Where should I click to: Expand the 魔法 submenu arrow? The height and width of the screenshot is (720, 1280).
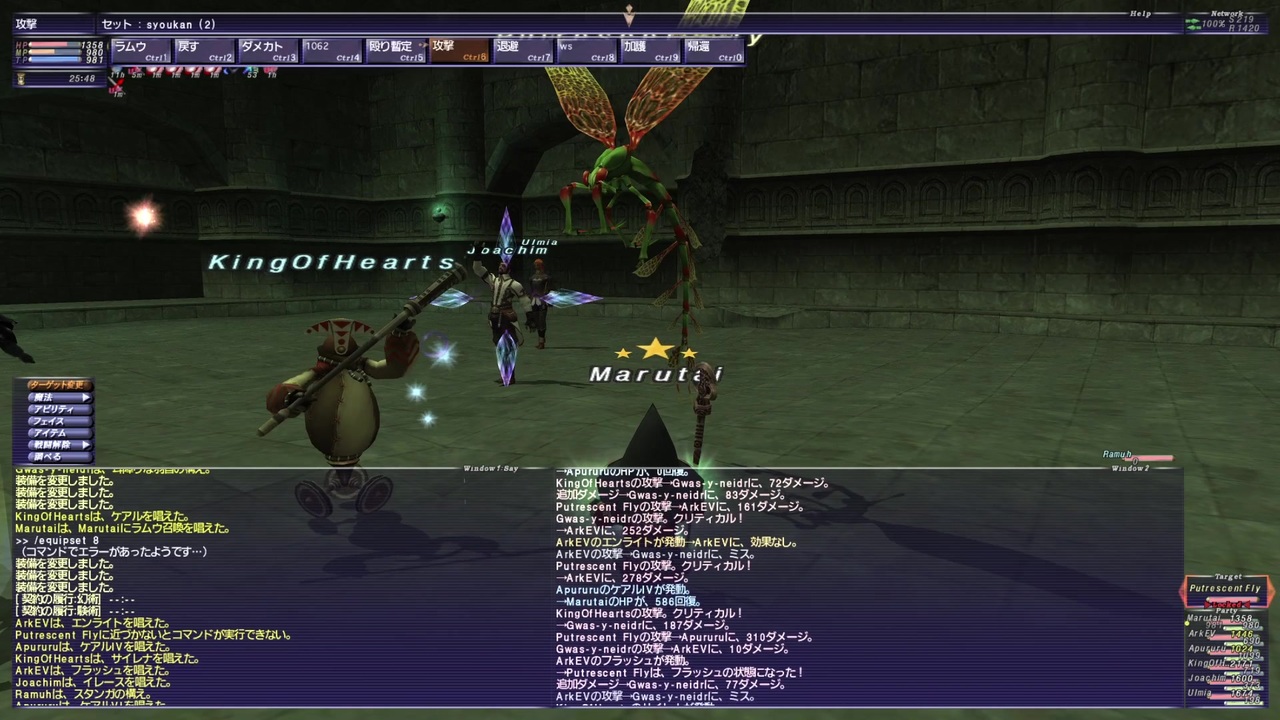[x=85, y=397]
